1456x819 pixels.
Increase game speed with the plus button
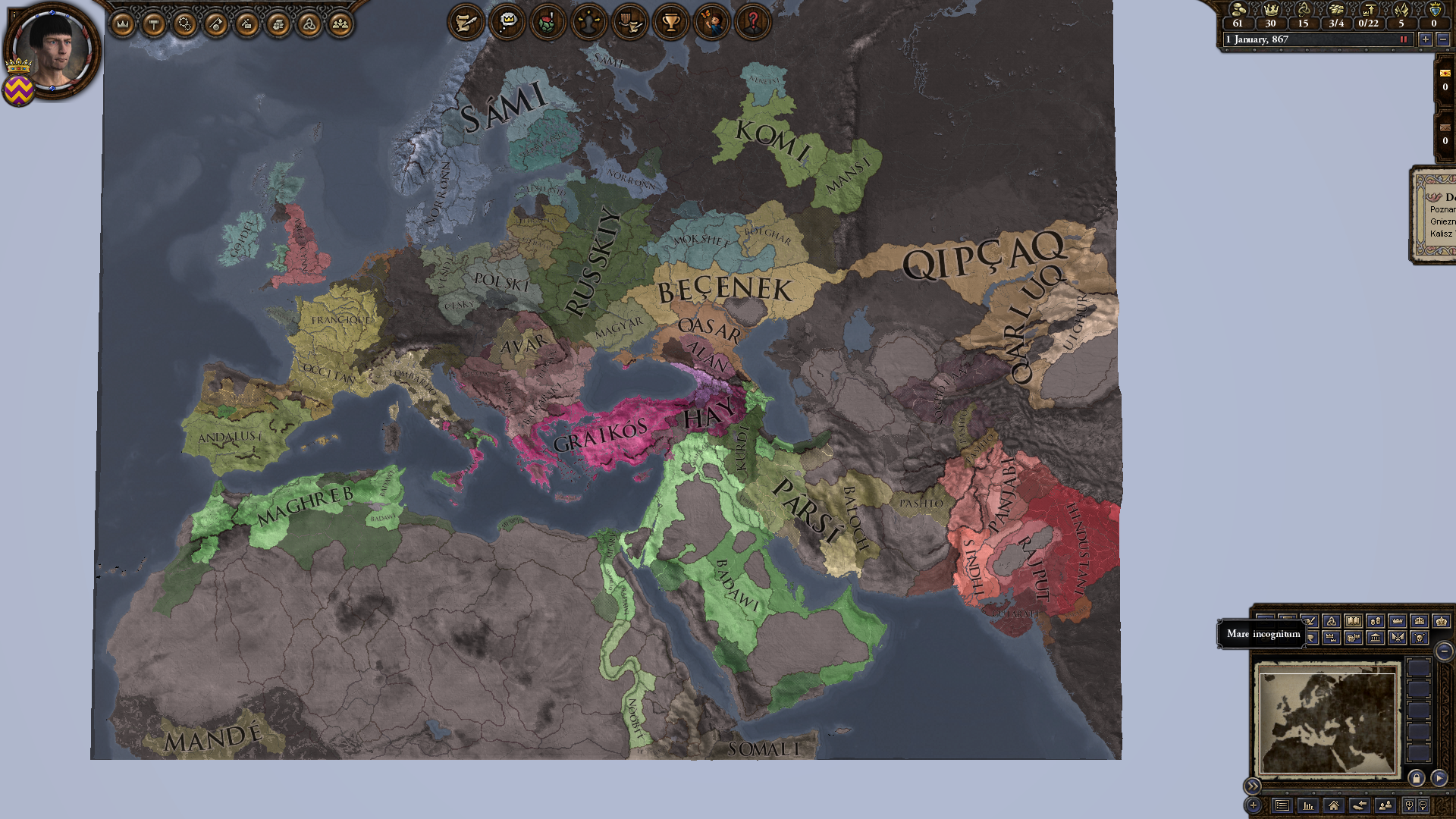click(1426, 39)
